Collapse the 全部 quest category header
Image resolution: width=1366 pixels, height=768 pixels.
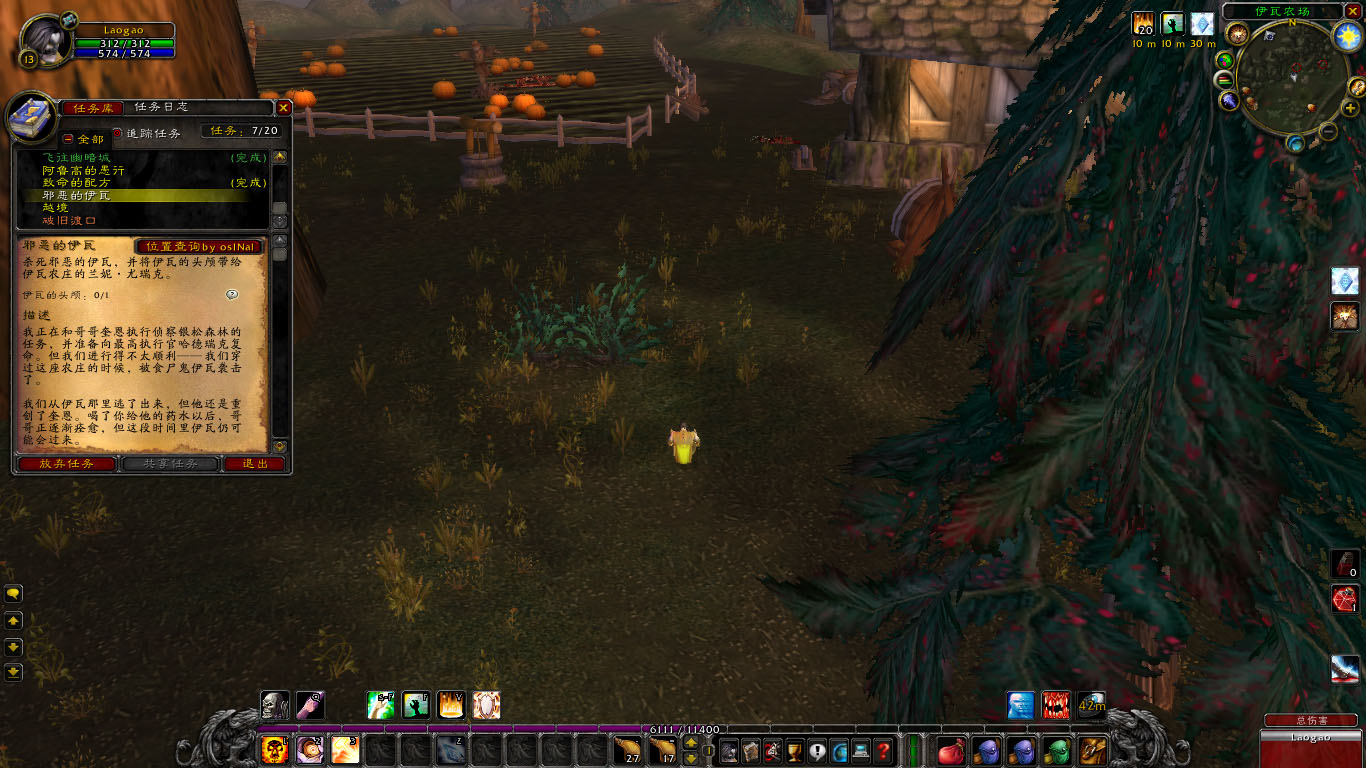pos(68,139)
